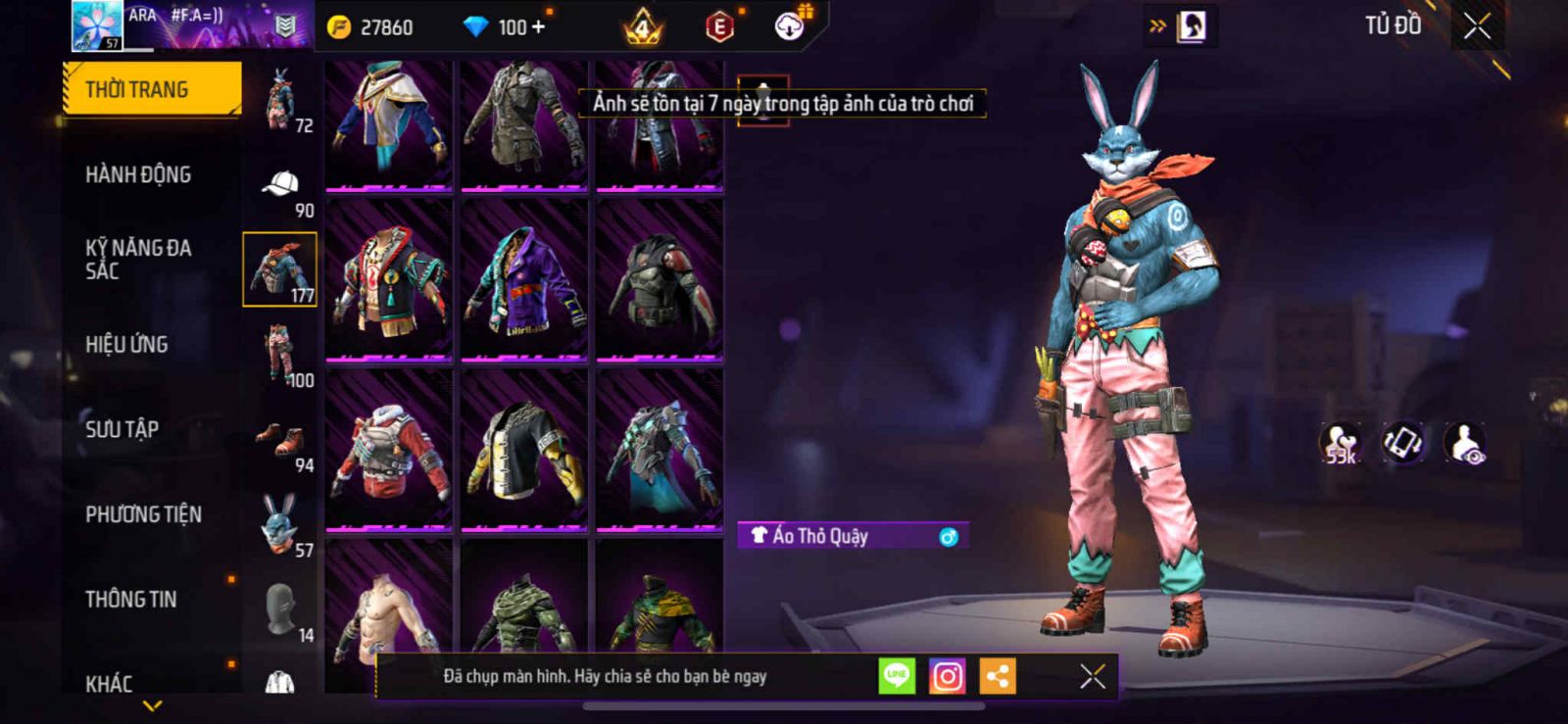Select the pants category showing 100
Viewport: 1568px width, 724px height.
click(280, 355)
